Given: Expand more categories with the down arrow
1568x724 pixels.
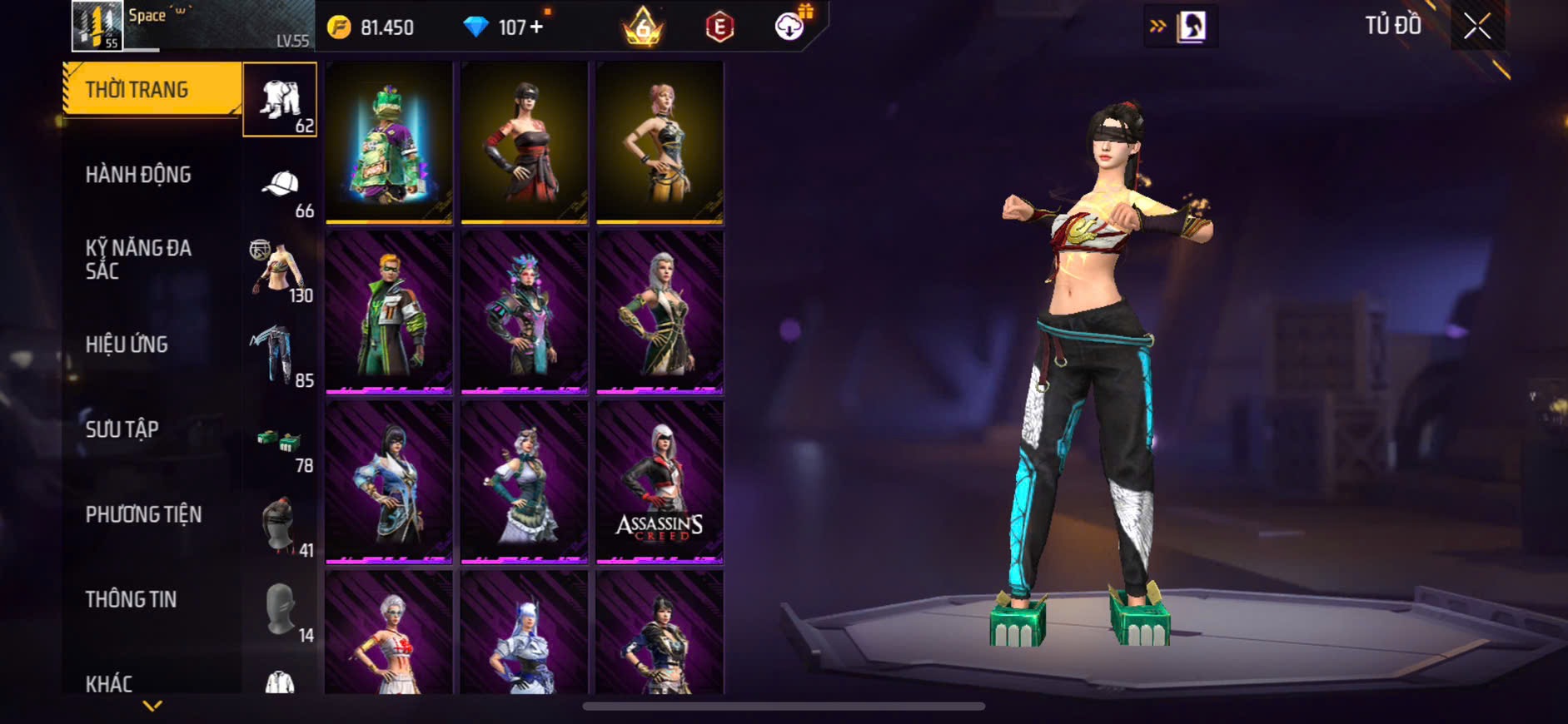Looking at the screenshot, I should pos(152,706).
